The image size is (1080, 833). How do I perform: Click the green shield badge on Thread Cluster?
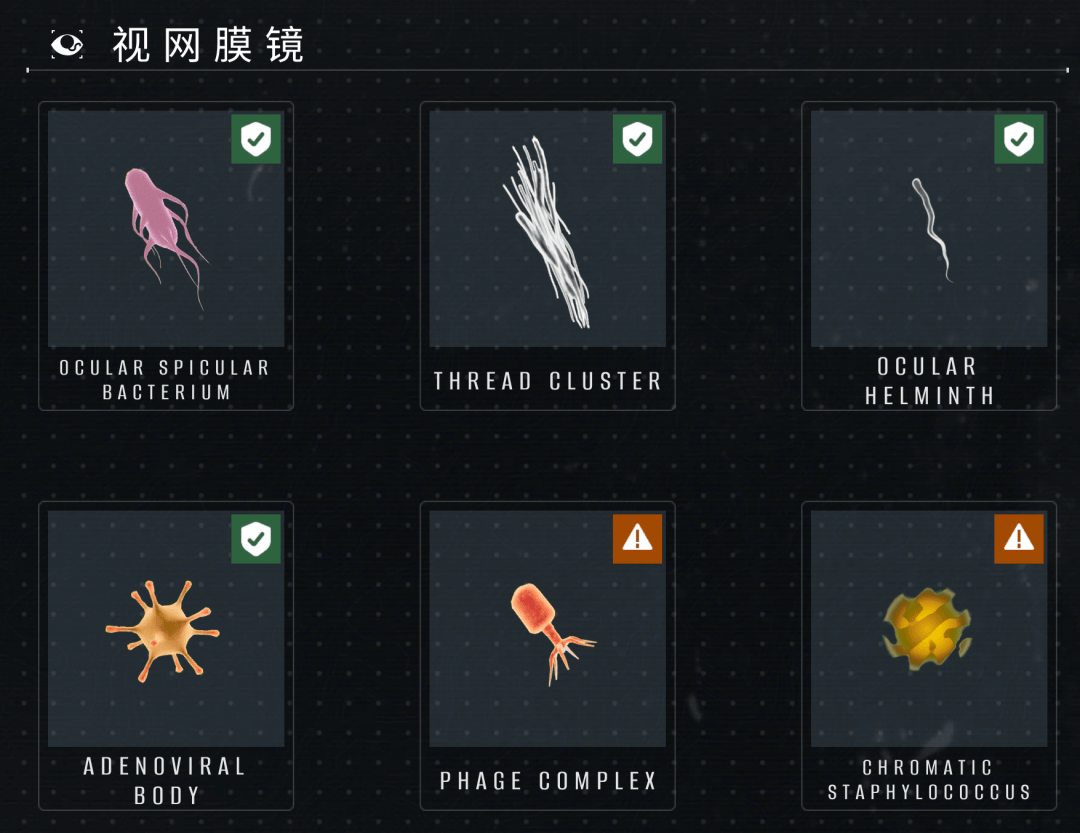click(x=637, y=139)
